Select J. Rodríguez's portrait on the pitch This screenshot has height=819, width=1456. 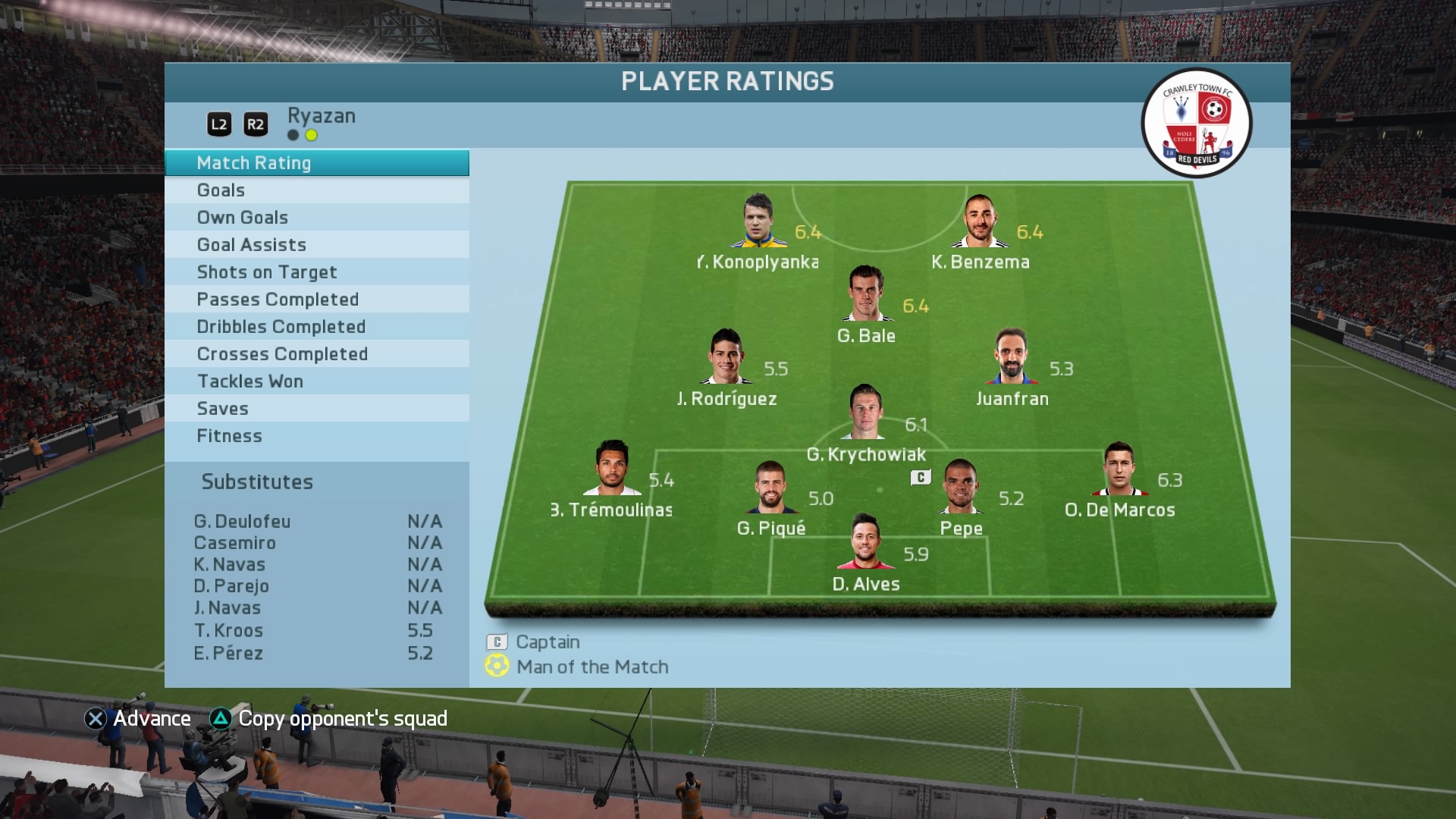click(725, 357)
